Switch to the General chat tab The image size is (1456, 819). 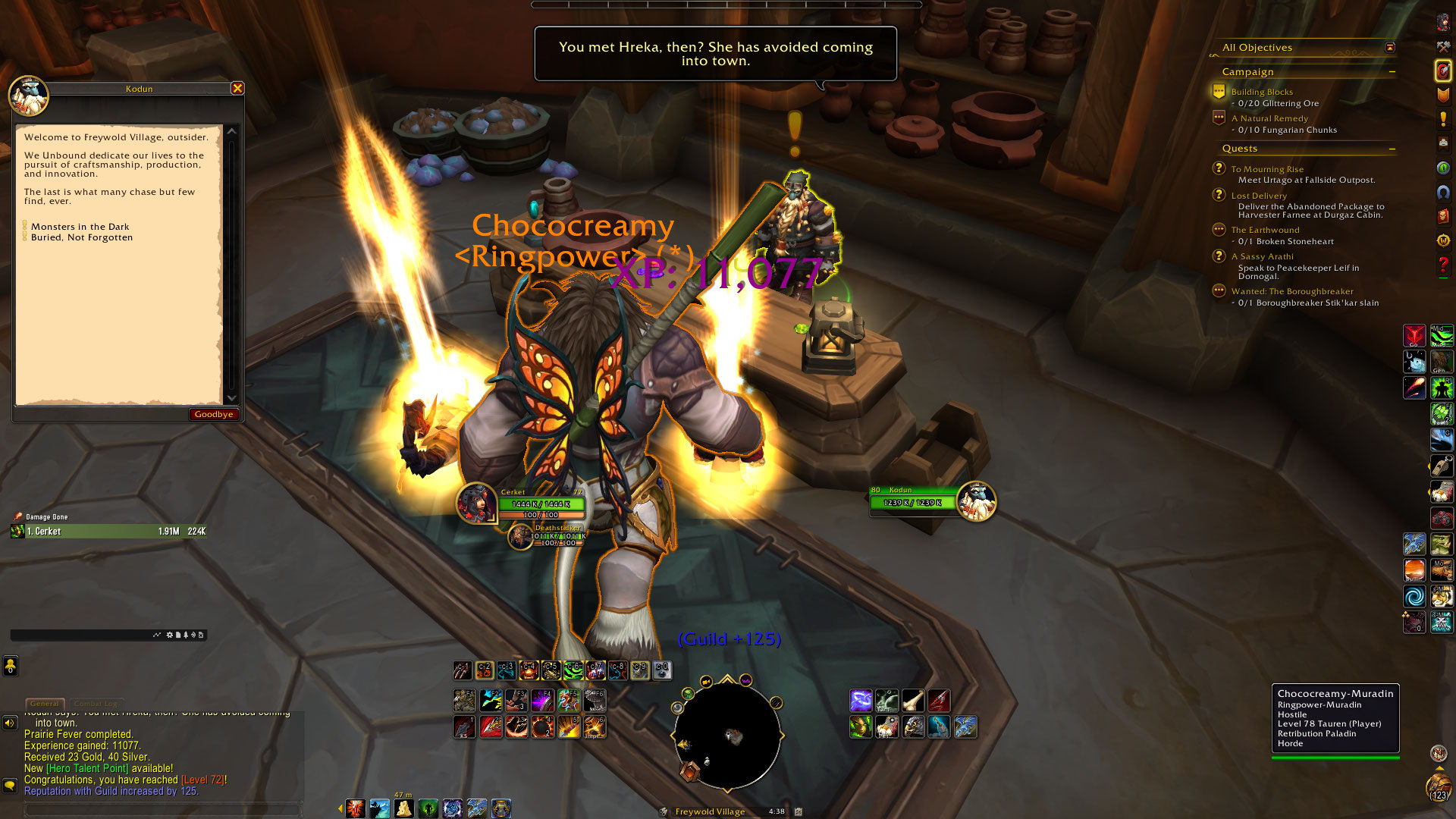coord(45,704)
